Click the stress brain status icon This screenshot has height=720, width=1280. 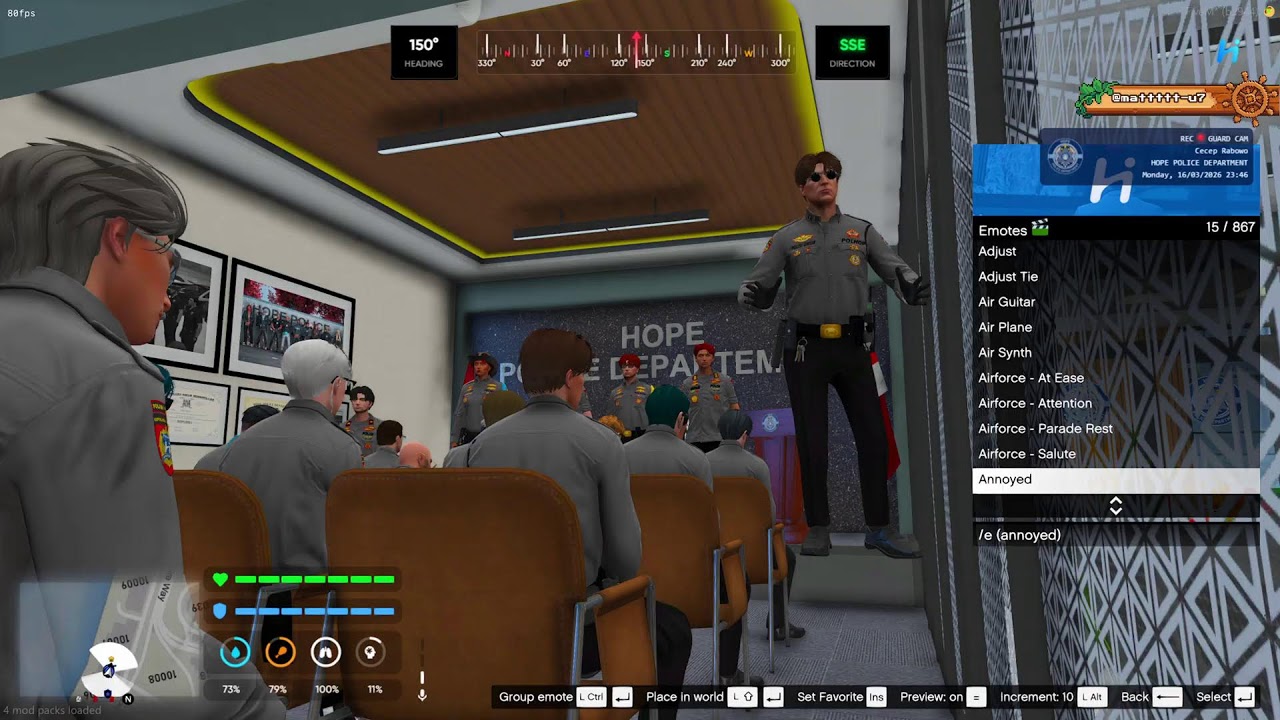[x=370, y=651]
